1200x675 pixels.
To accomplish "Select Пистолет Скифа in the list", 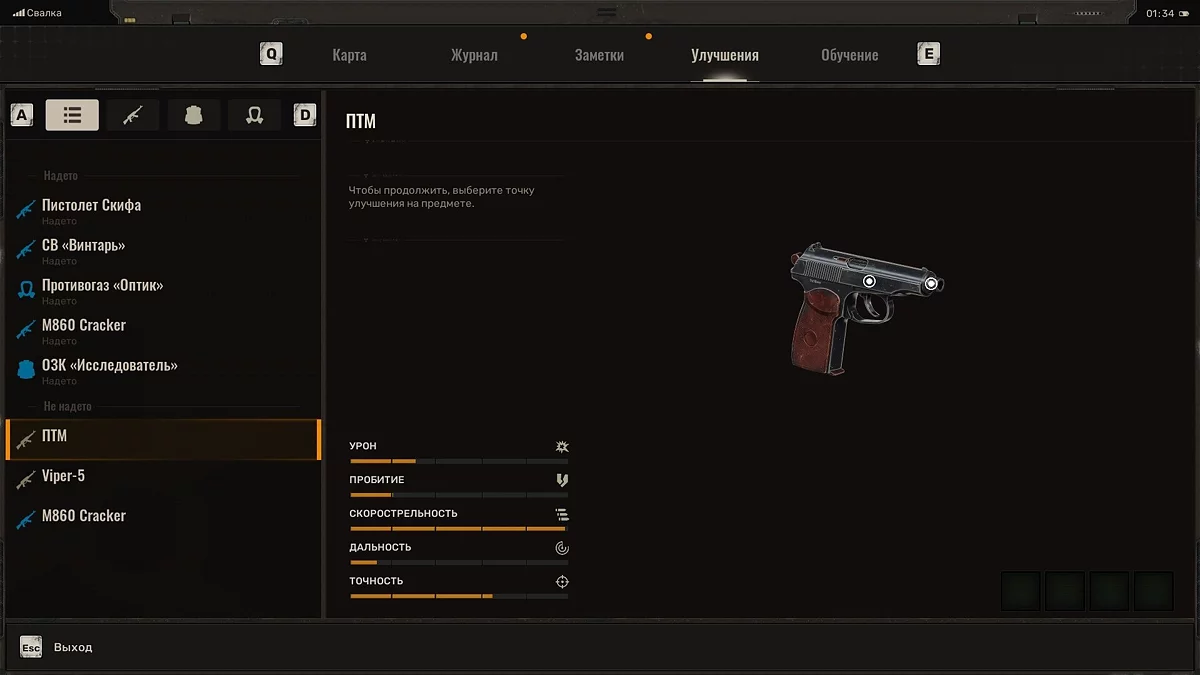I will pyautogui.click(x=91, y=206).
